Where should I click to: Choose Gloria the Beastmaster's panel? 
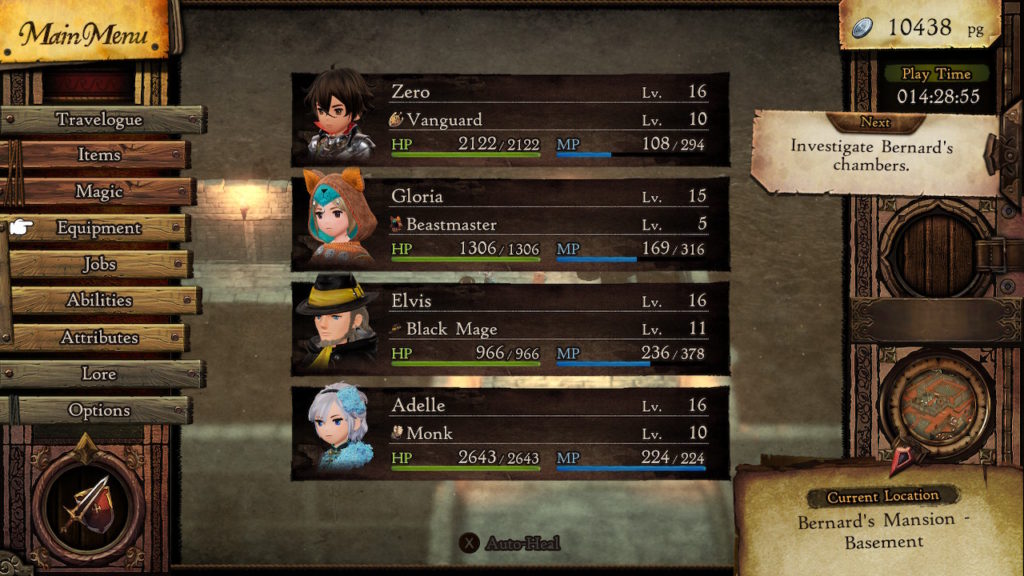pos(510,224)
